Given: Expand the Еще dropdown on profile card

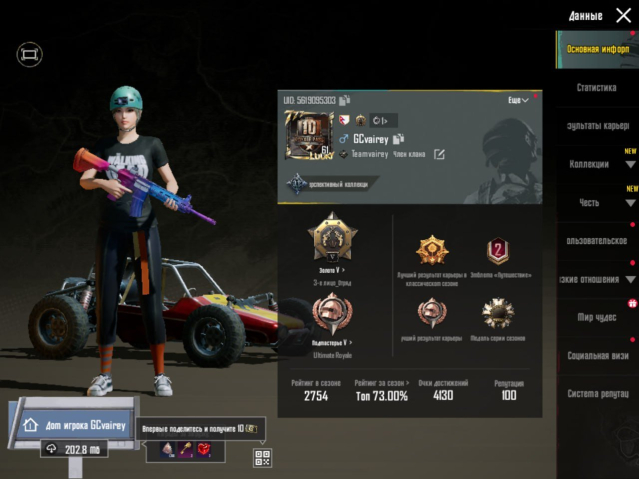Looking at the screenshot, I should point(518,101).
